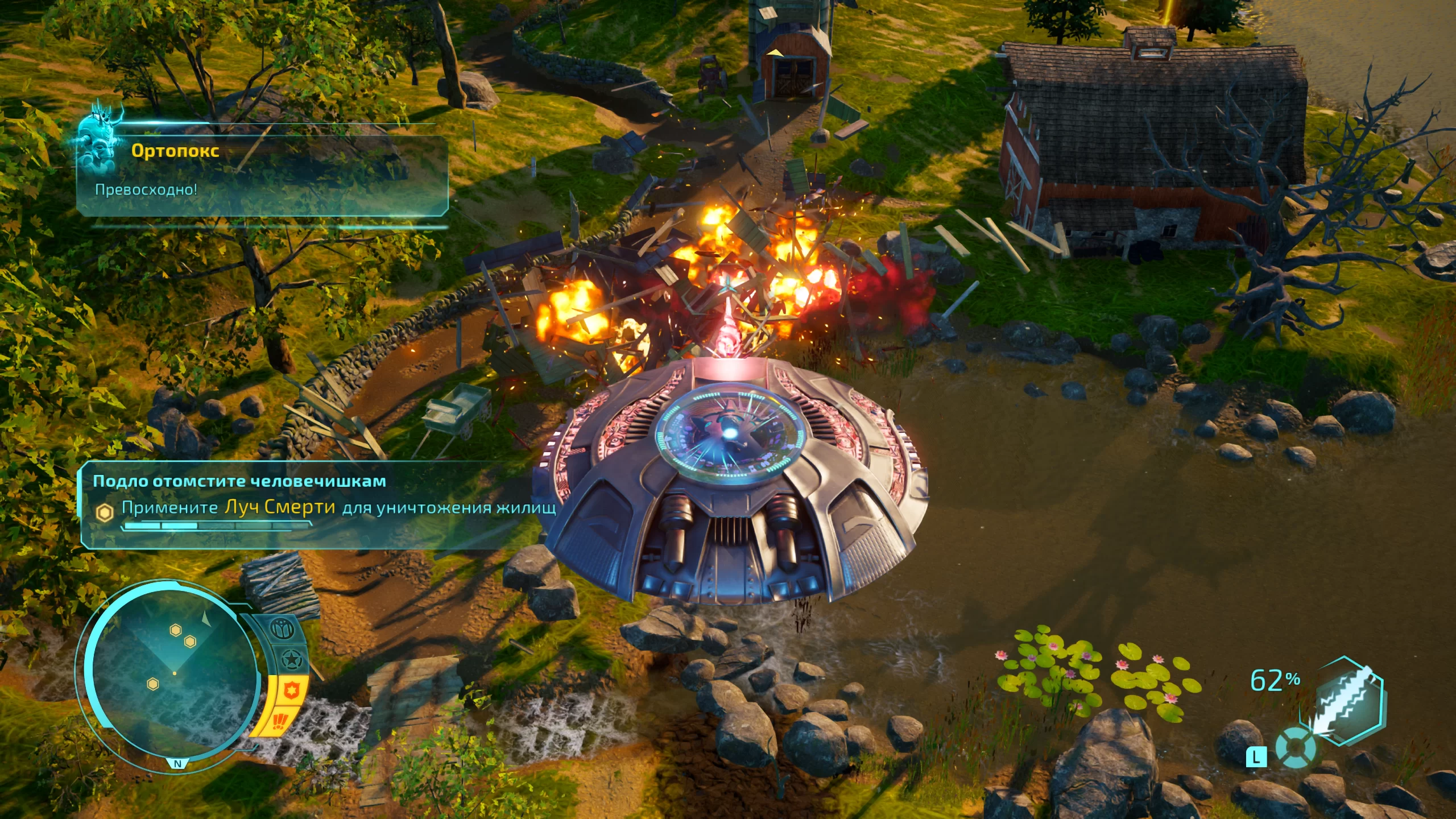Click the army star alert level icon
Viewport: 1456px width, 819px height.
(x=291, y=660)
